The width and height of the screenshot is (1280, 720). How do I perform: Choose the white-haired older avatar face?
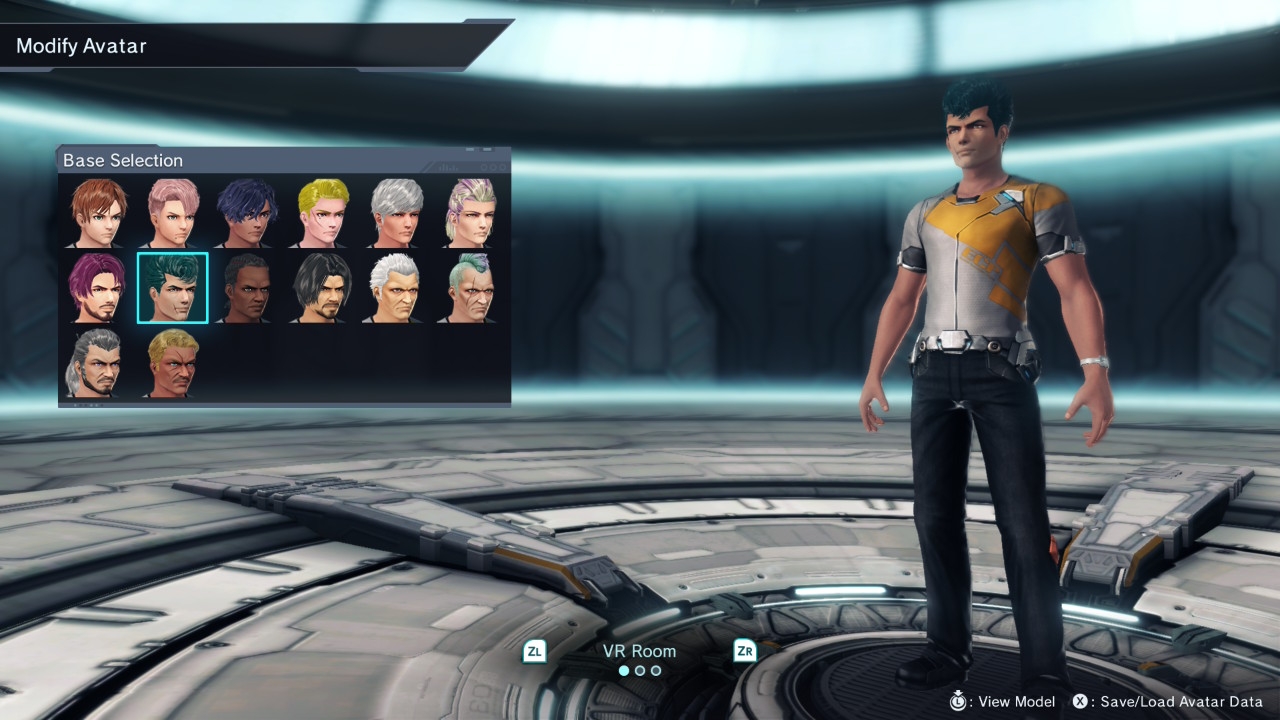[x=397, y=288]
